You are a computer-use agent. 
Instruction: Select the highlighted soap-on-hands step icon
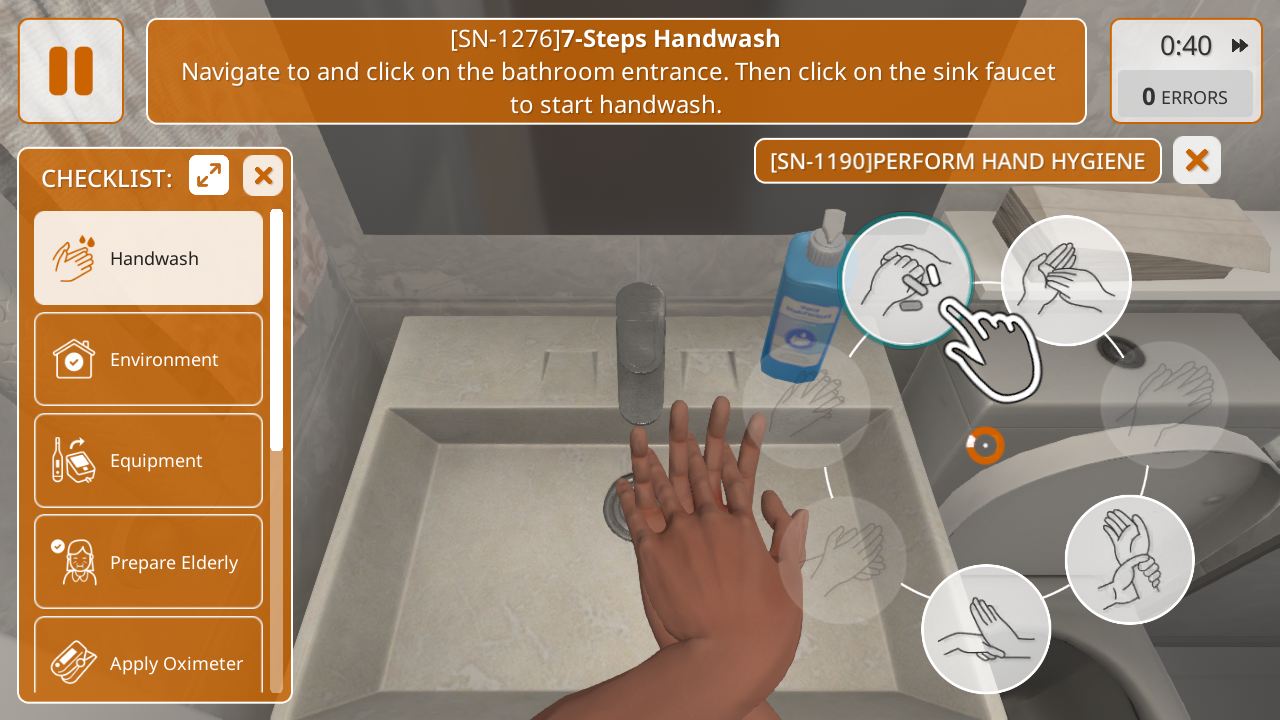[x=906, y=280]
